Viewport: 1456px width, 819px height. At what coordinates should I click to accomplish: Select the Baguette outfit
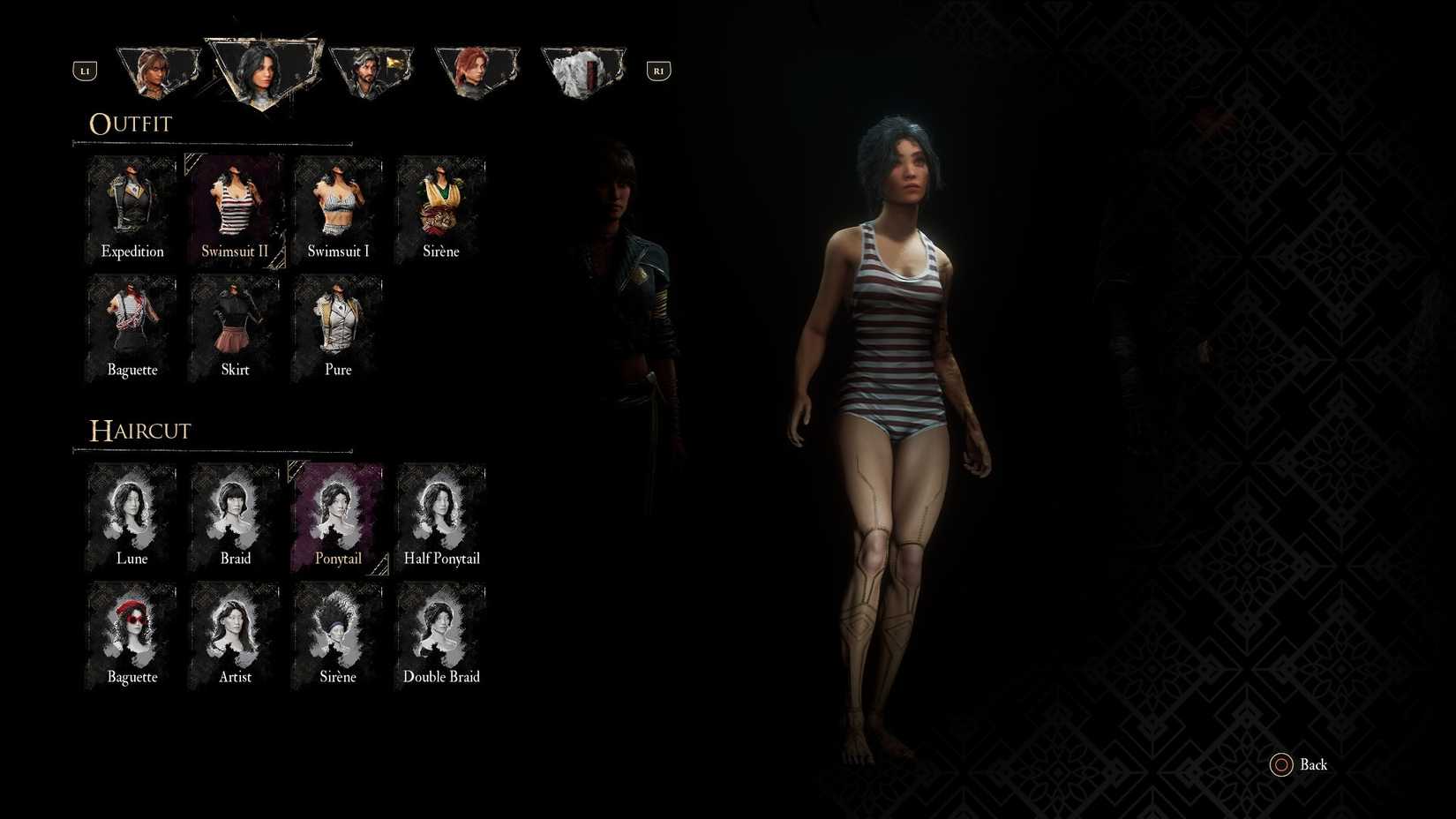click(131, 327)
